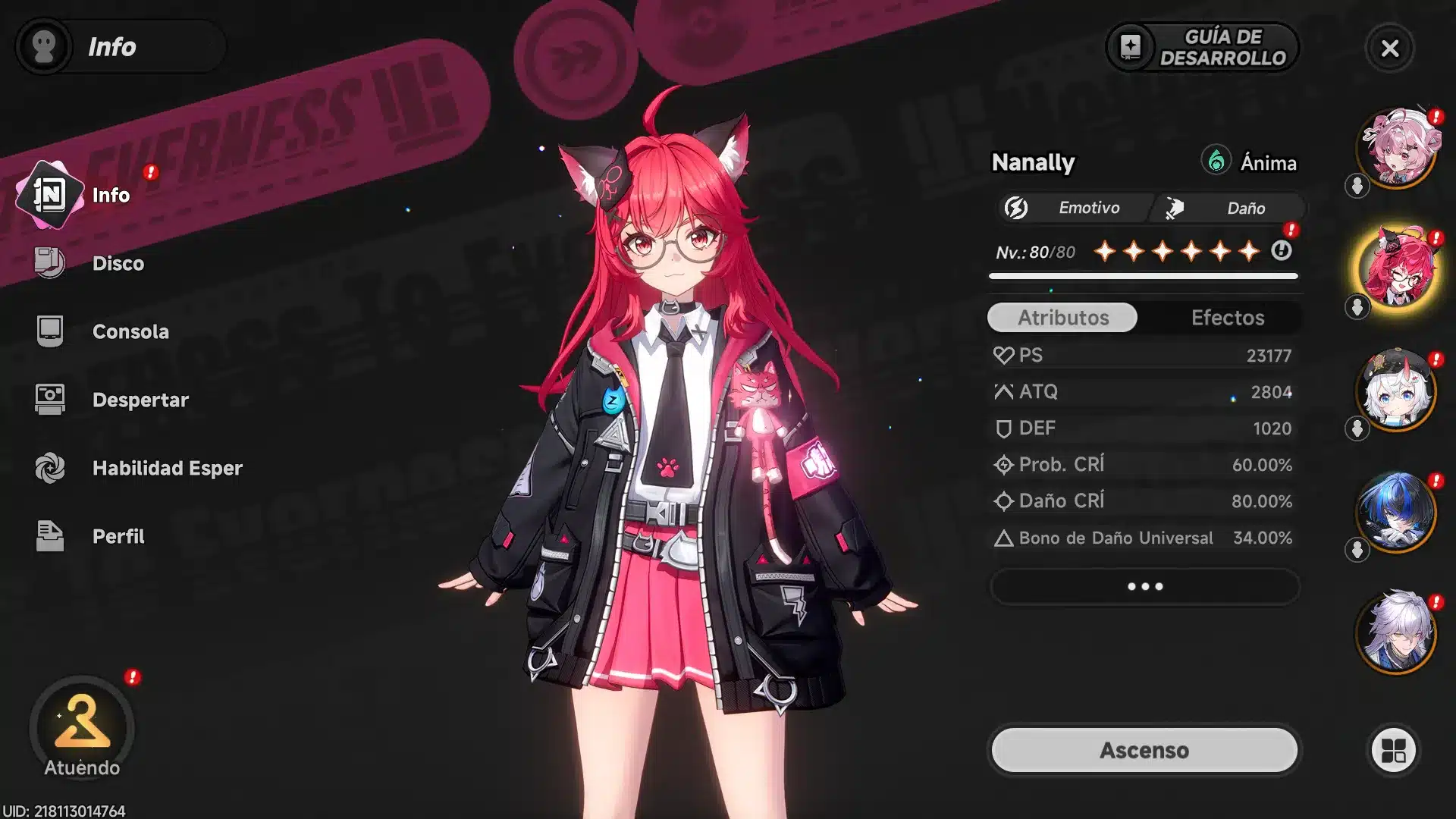Close the character info screen
Viewport: 1456px width, 819px height.
pyautogui.click(x=1390, y=49)
